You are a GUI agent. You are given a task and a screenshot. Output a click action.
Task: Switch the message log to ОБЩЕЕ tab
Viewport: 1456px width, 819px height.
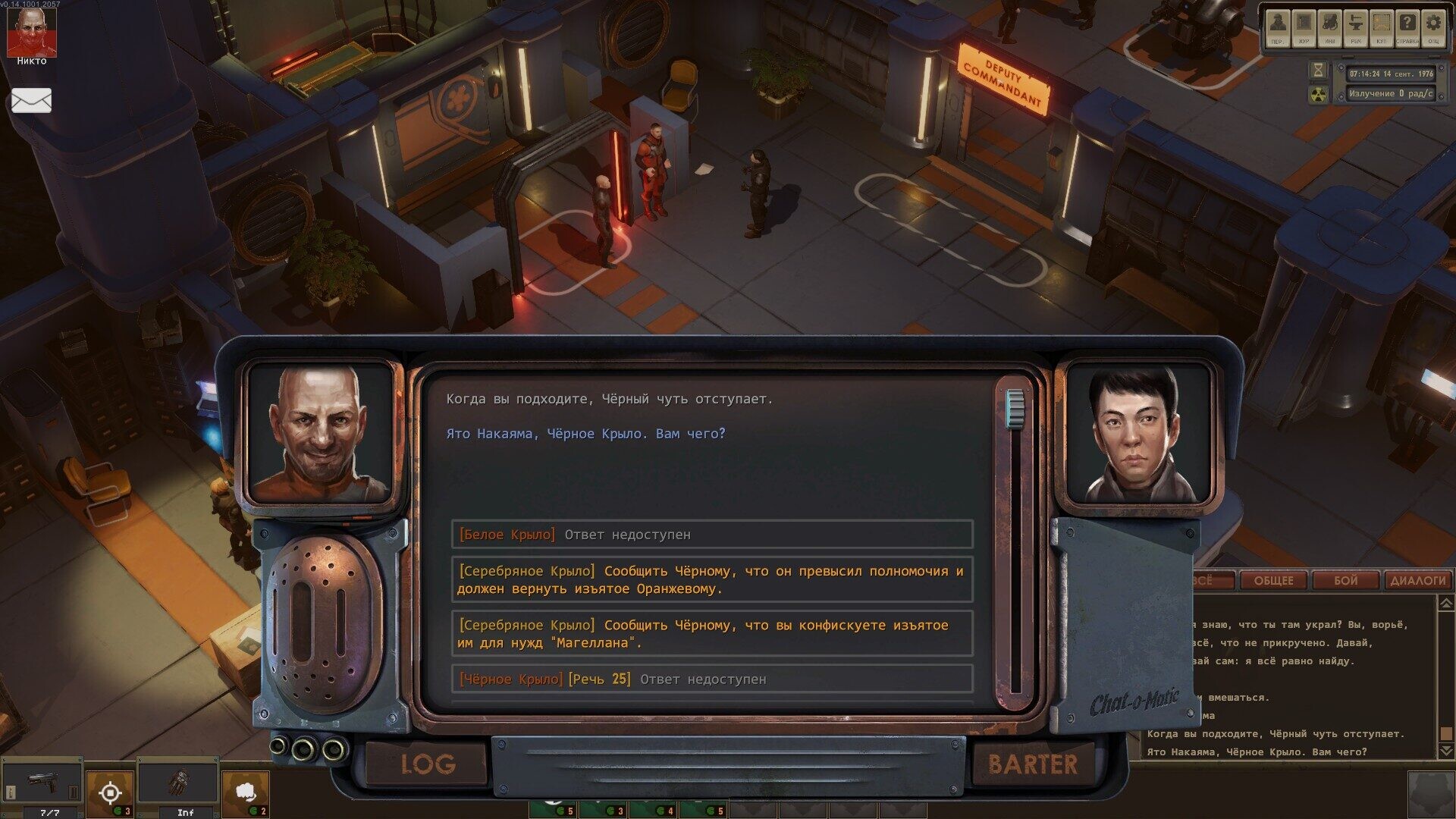tap(1273, 581)
